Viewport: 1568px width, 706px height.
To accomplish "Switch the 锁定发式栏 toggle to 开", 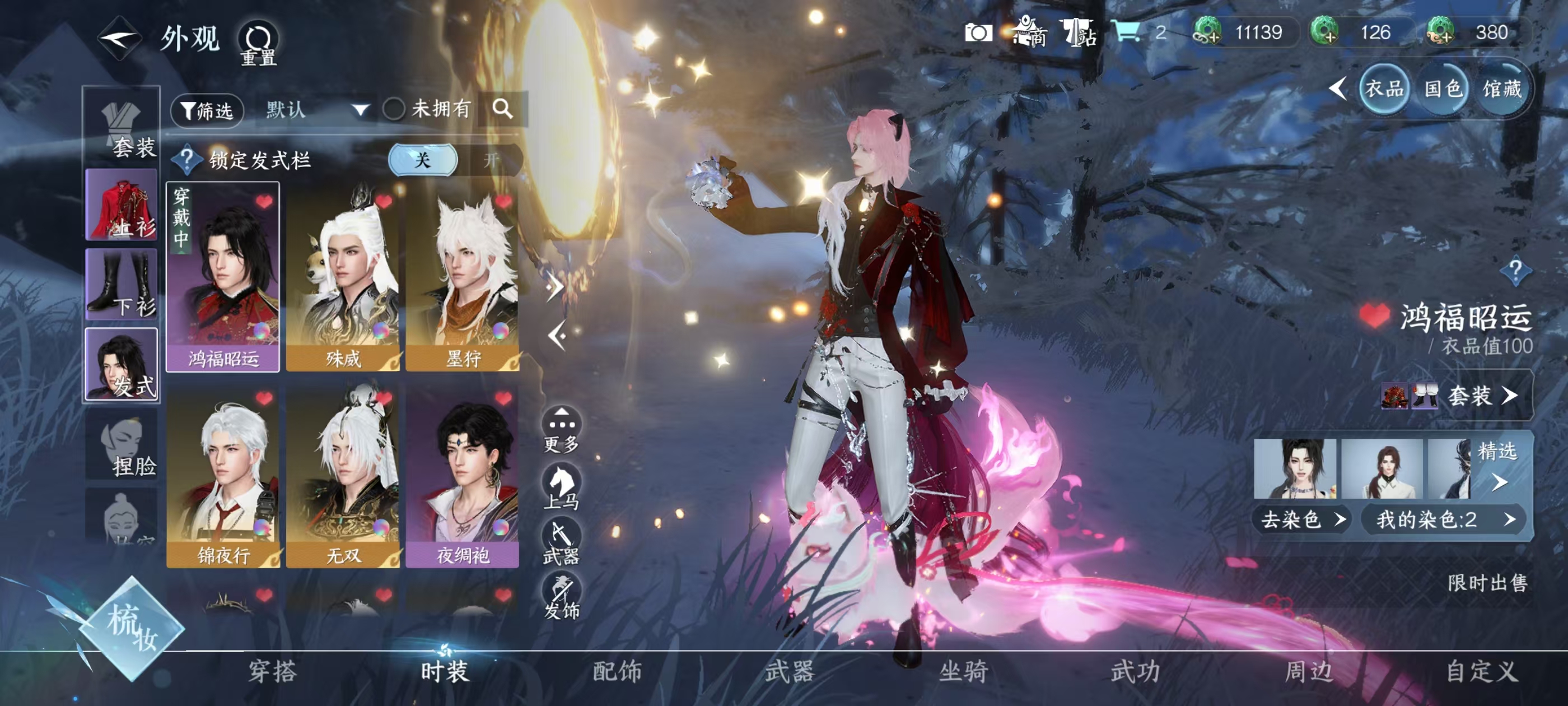I will click(491, 160).
